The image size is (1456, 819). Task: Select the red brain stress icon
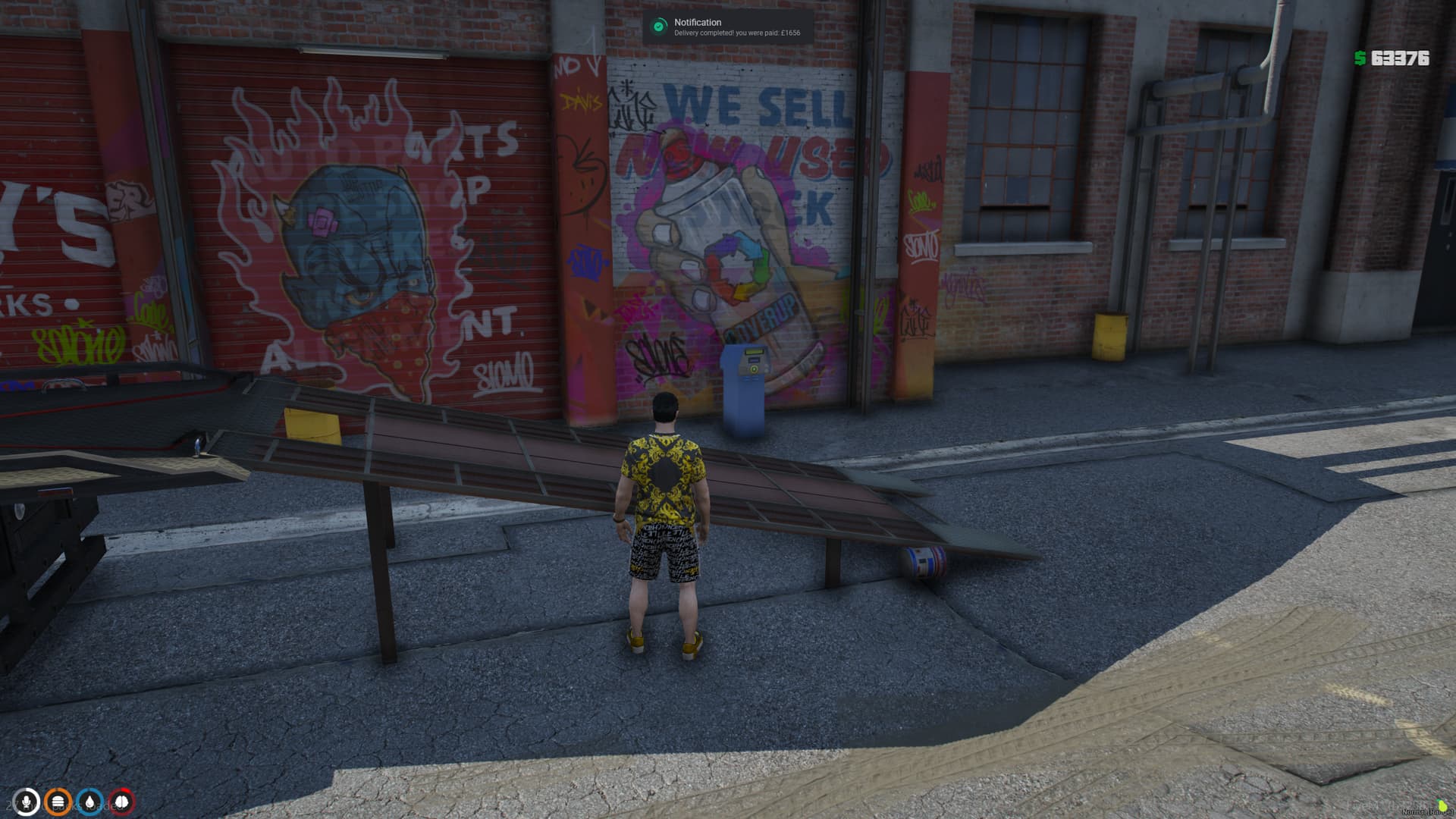[x=122, y=802]
